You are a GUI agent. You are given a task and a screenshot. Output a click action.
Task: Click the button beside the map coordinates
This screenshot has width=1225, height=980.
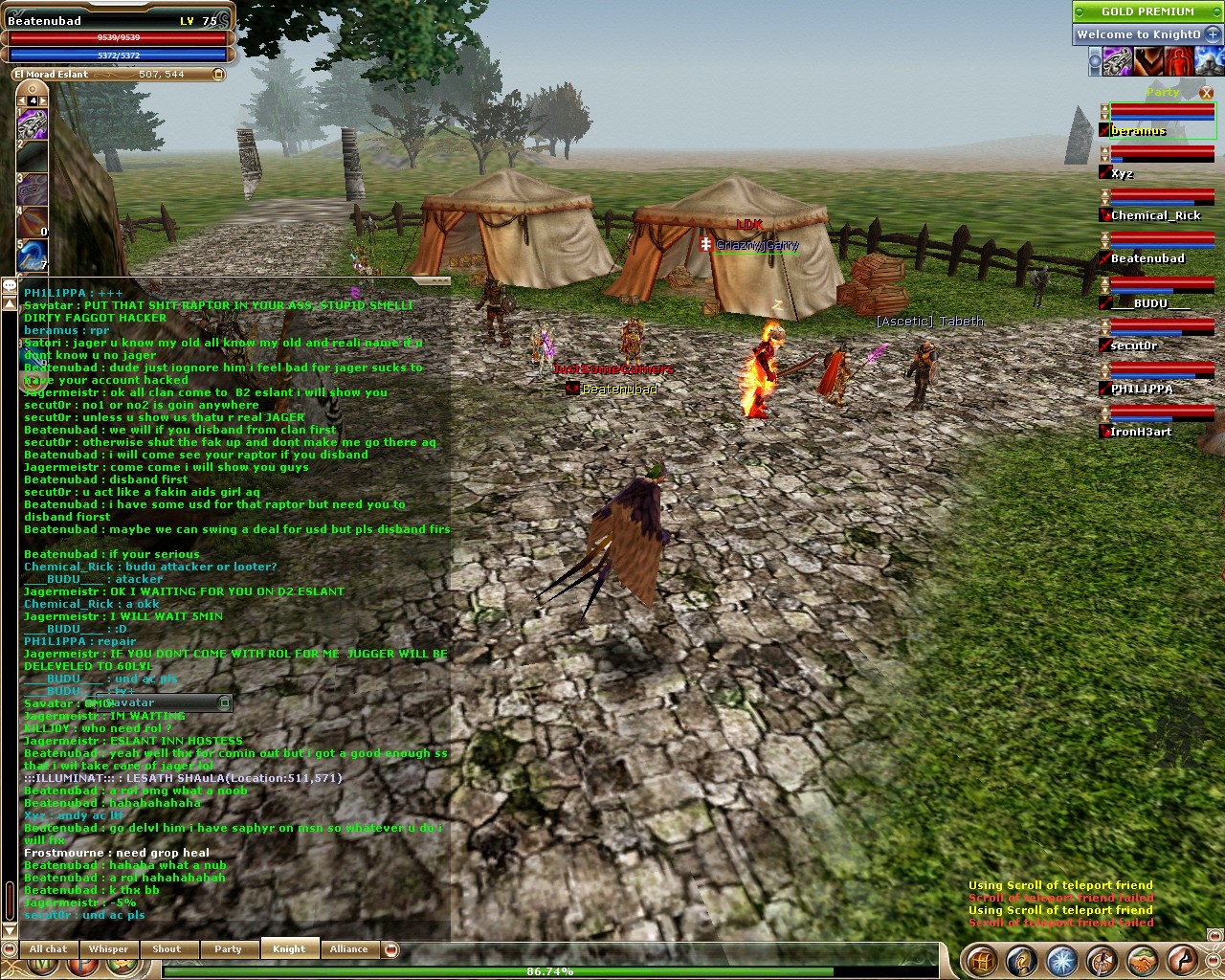(218, 74)
